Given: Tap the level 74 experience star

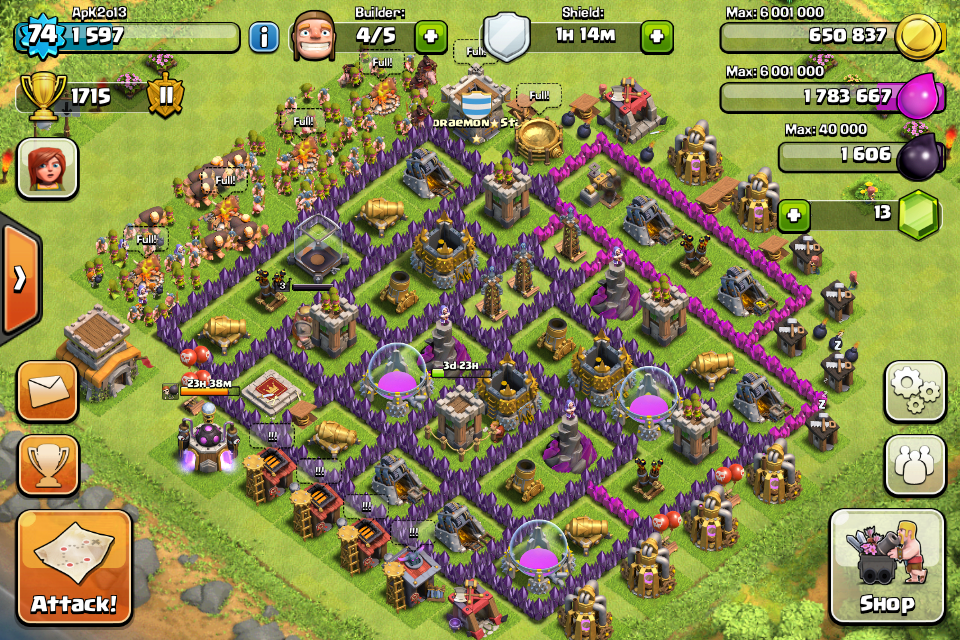Looking at the screenshot, I should (x=41, y=35).
